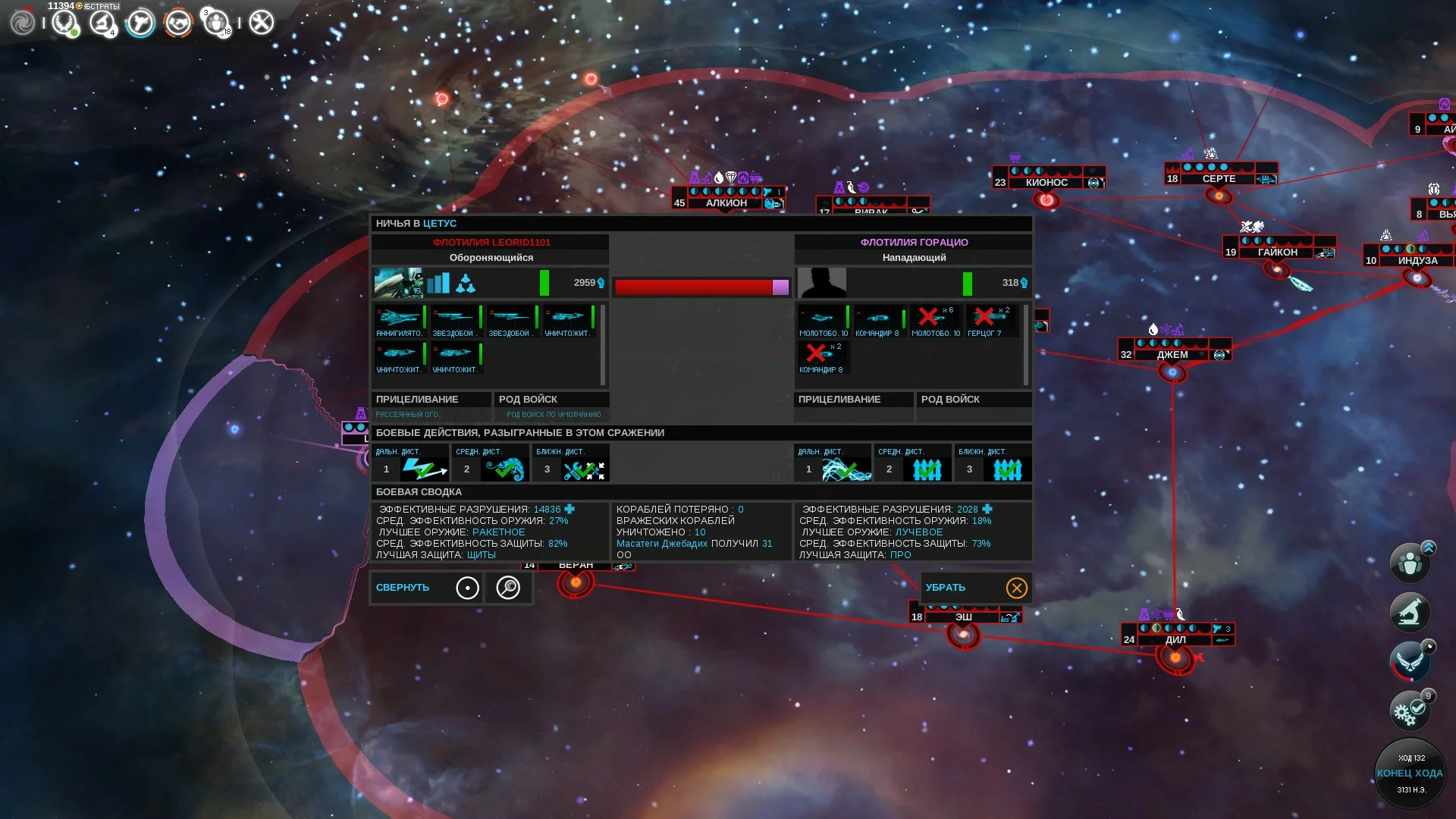Click the magnifier button beside СВЕРНУТЬ
Image resolution: width=1456 pixels, height=819 pixels.
[x=507, y=588]
